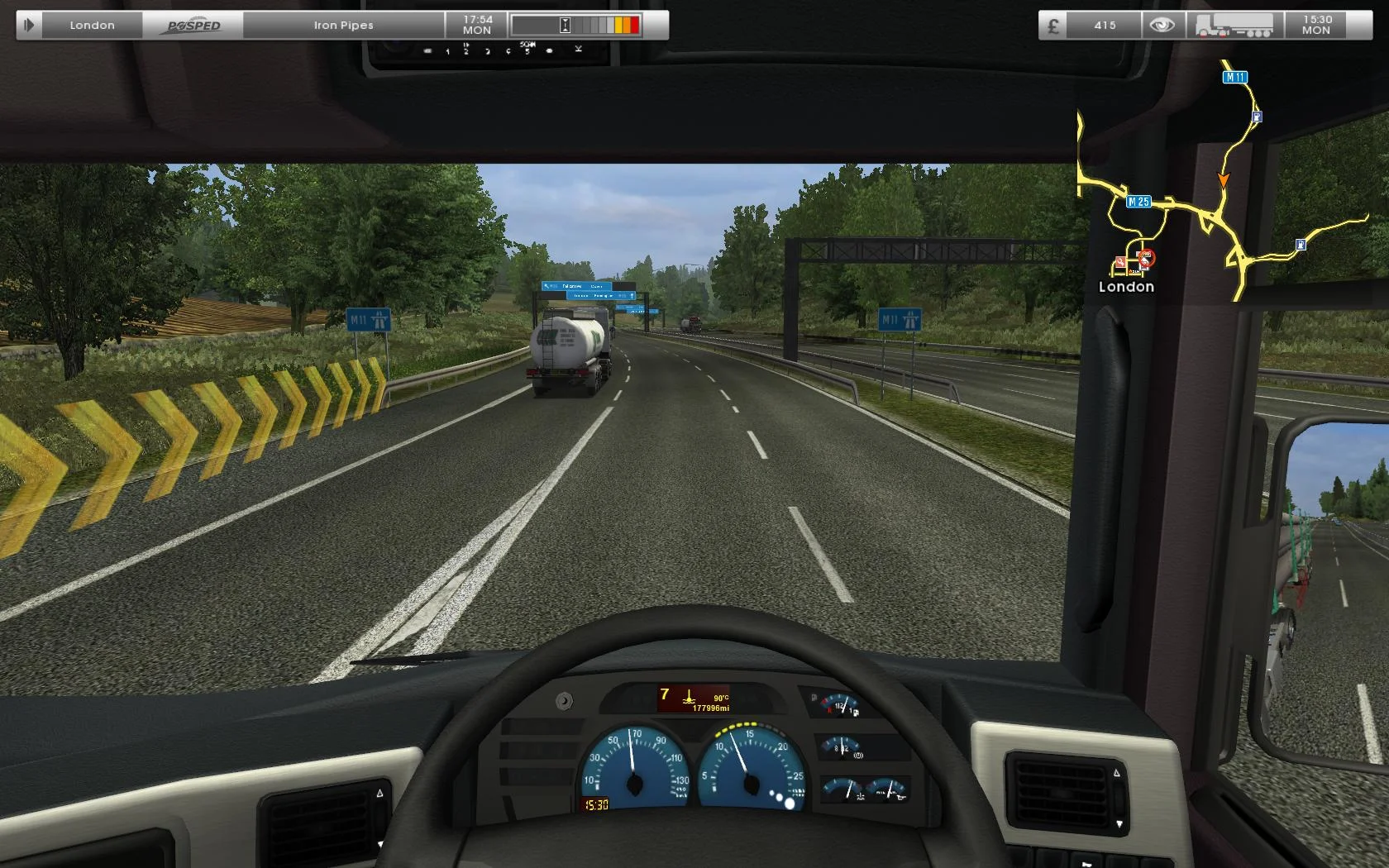Toggle radio preset 5 on the stereo
1389x868 pixels.
[x=527, y=50]
